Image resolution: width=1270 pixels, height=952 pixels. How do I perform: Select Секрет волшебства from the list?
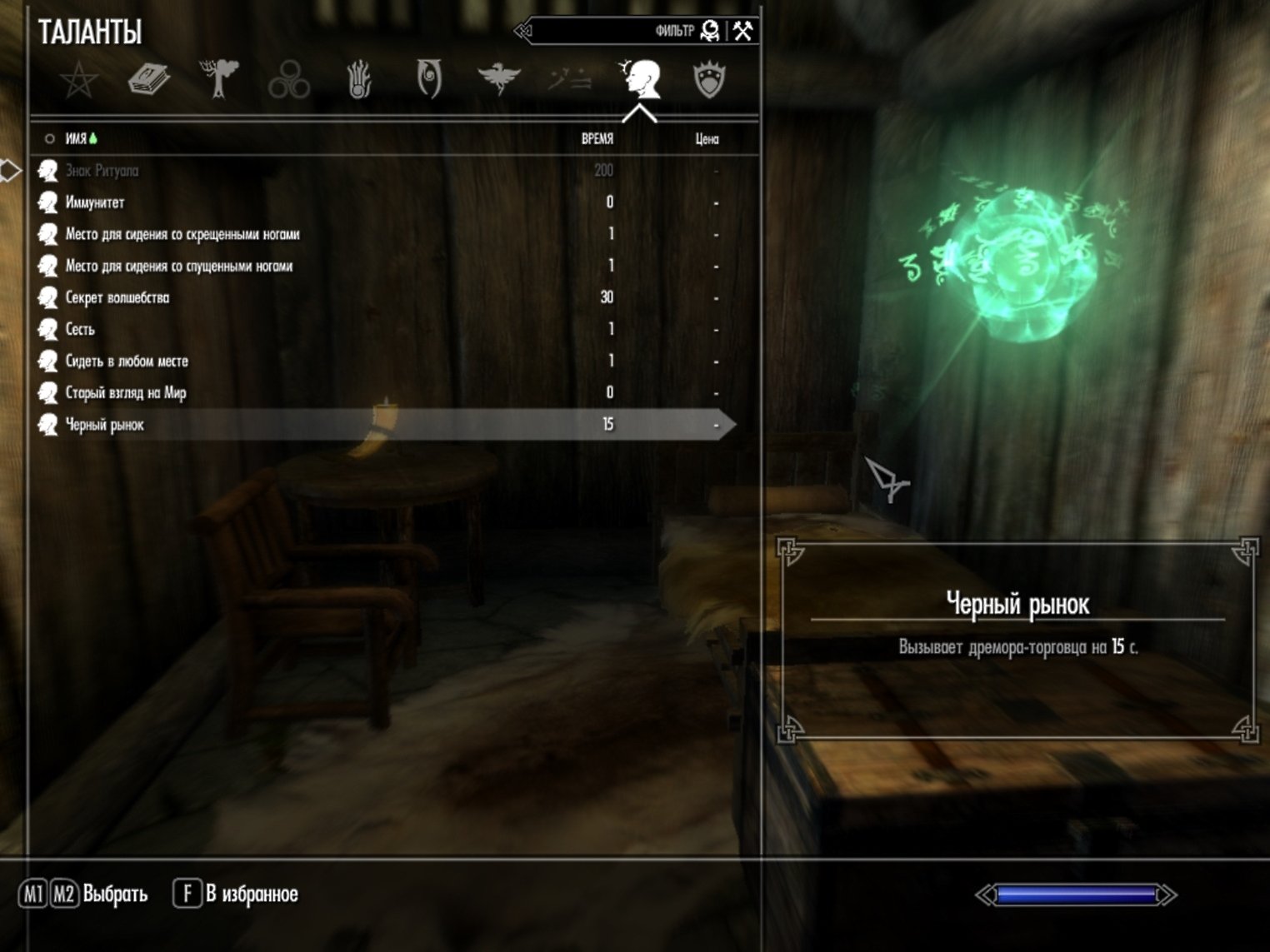117,297
